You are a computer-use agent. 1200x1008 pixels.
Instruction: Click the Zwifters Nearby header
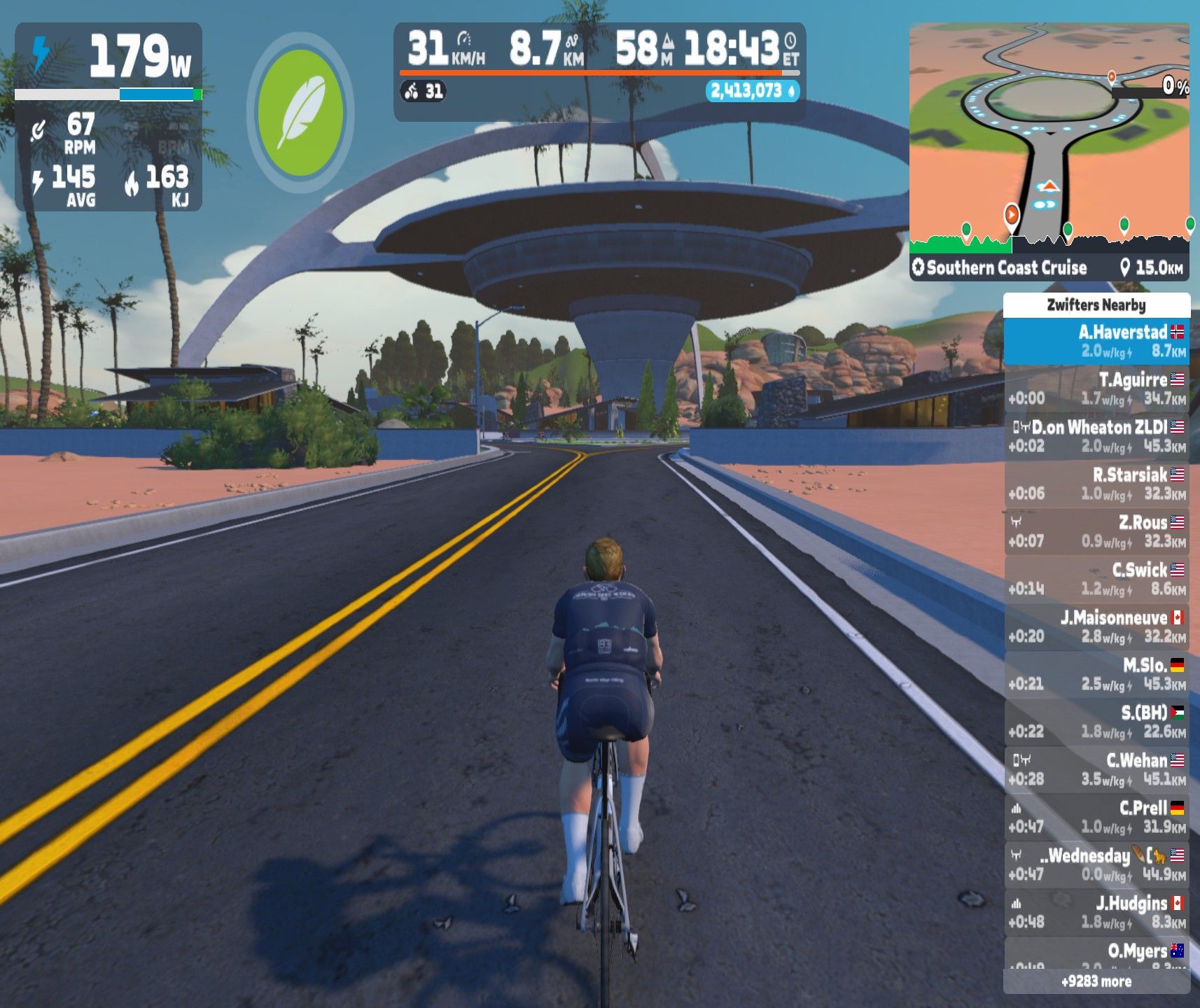point(1096,304)
